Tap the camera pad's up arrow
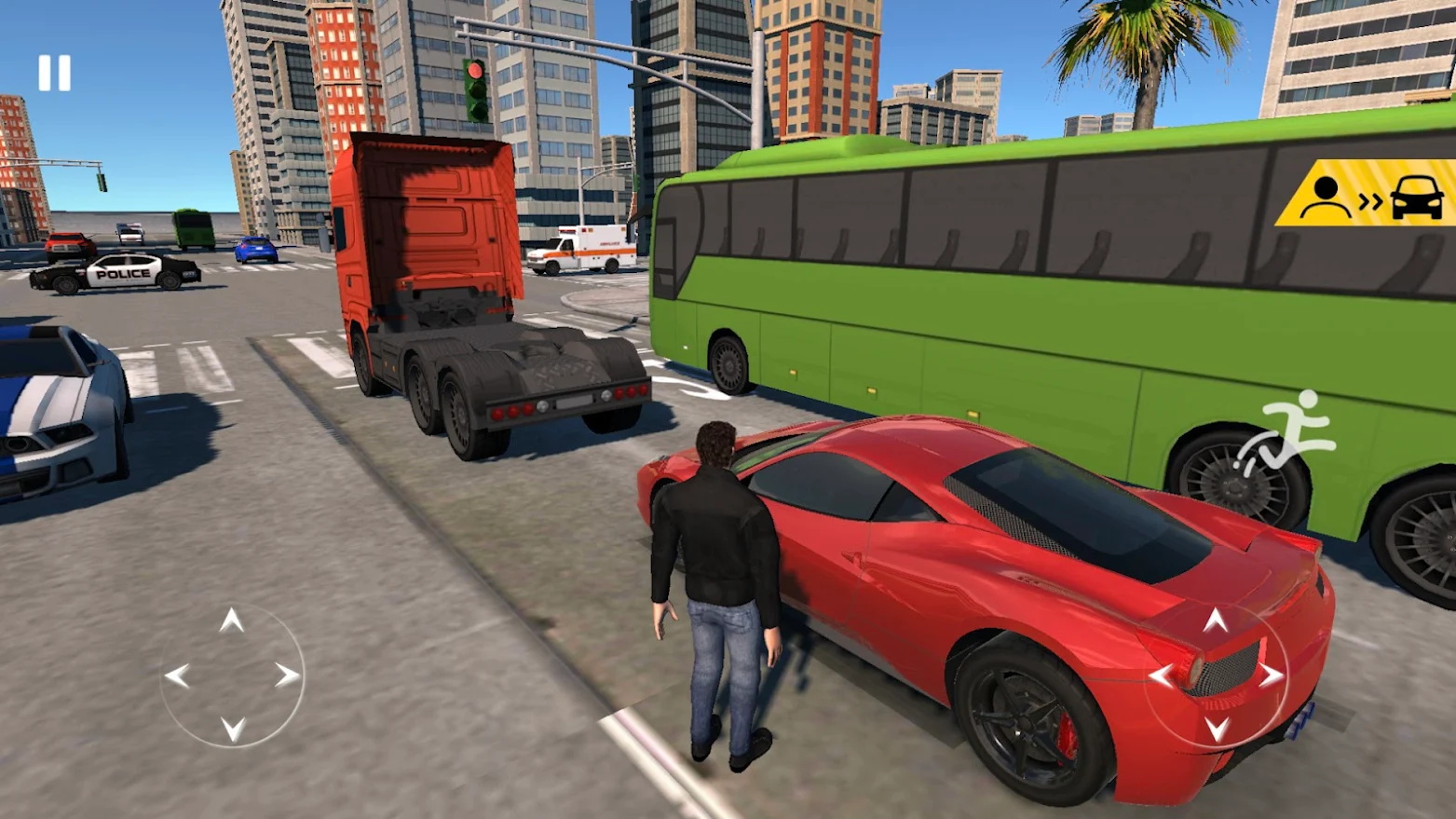Image resolution: width=1456 pixels, height=819 pixels. tap(1215, 621)
